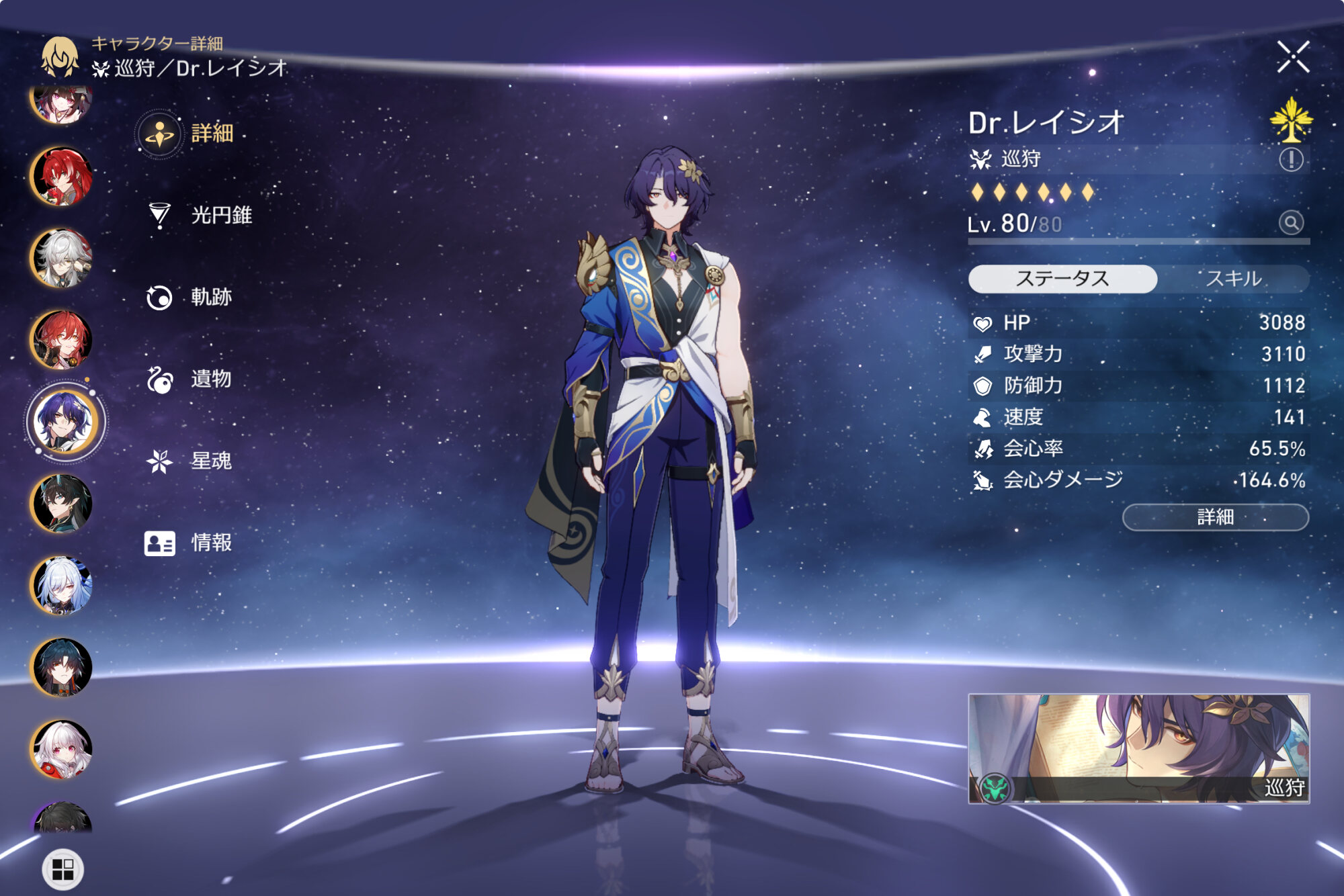This screenshot has height=896, width=1344.
Task: Select the dark-haired horned character portrait
Action: coord(62,504)
